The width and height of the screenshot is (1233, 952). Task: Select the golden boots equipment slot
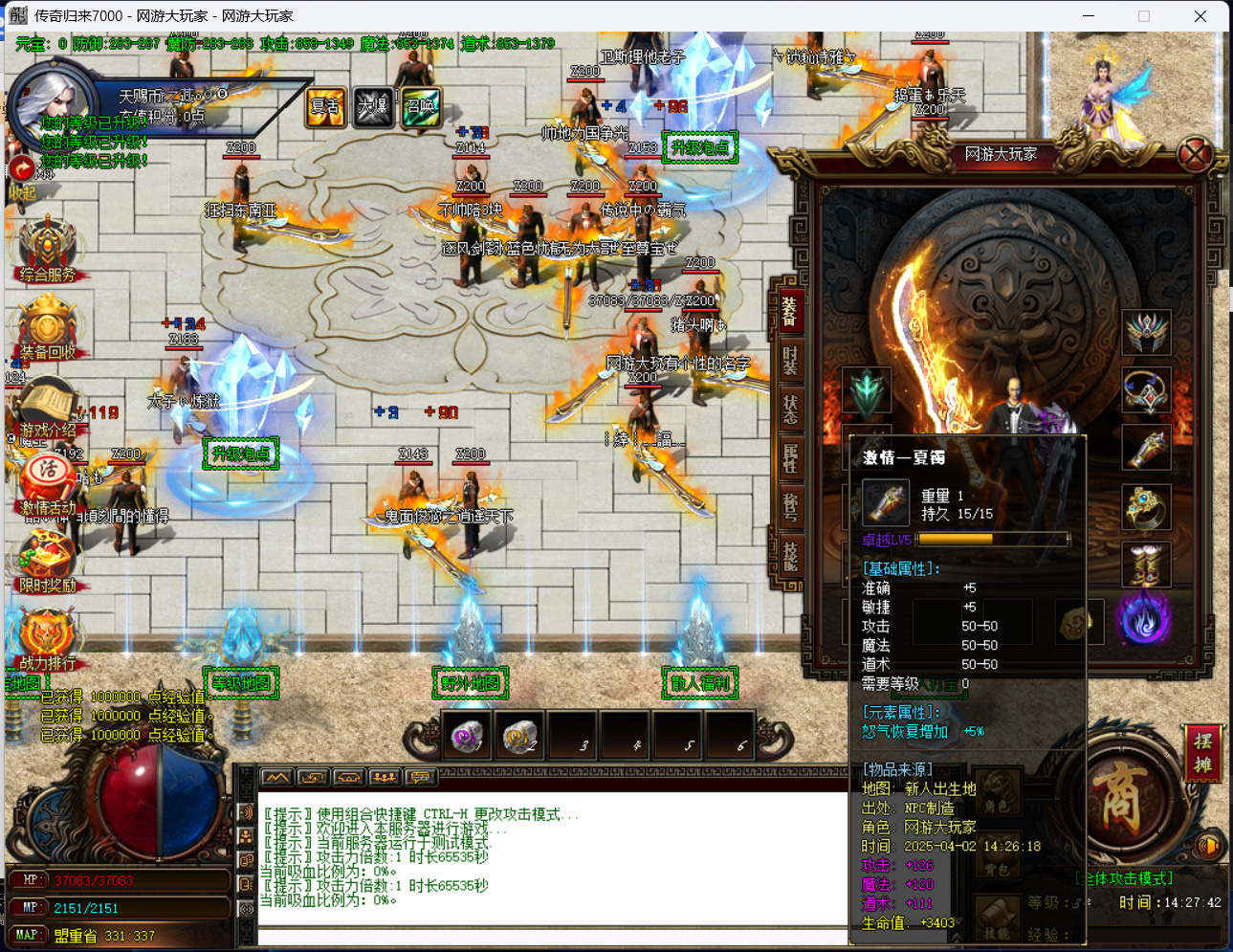coord(1146,565)
